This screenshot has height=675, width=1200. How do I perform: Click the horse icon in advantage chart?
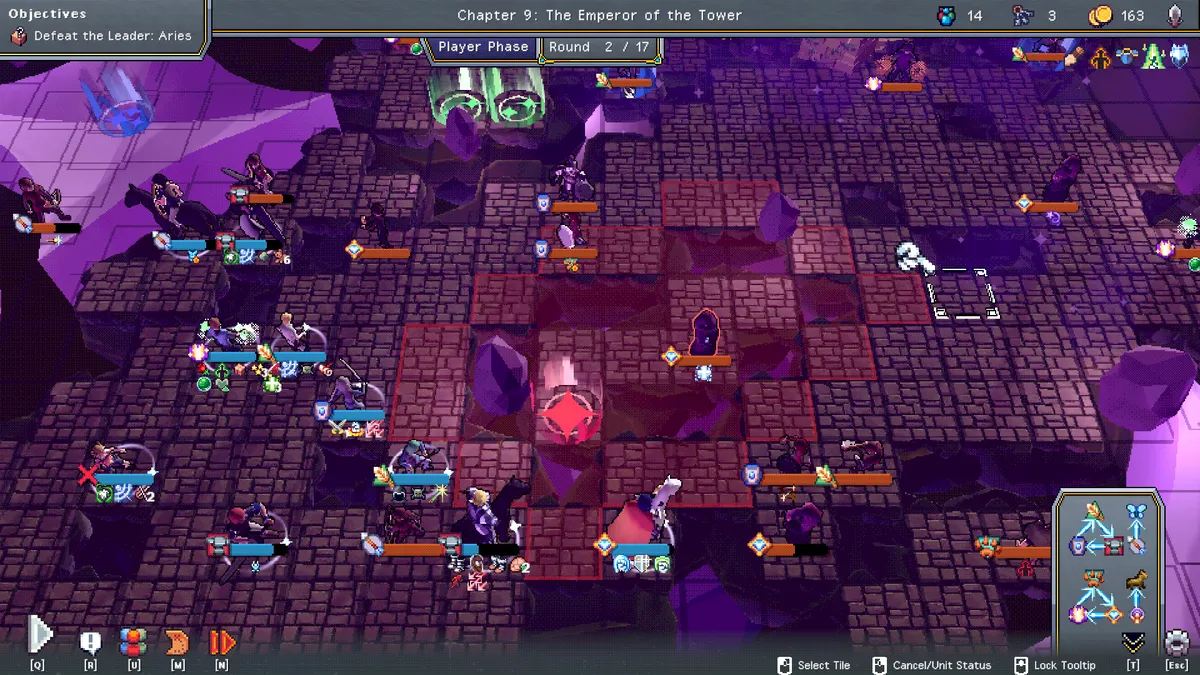[1136, 580]
